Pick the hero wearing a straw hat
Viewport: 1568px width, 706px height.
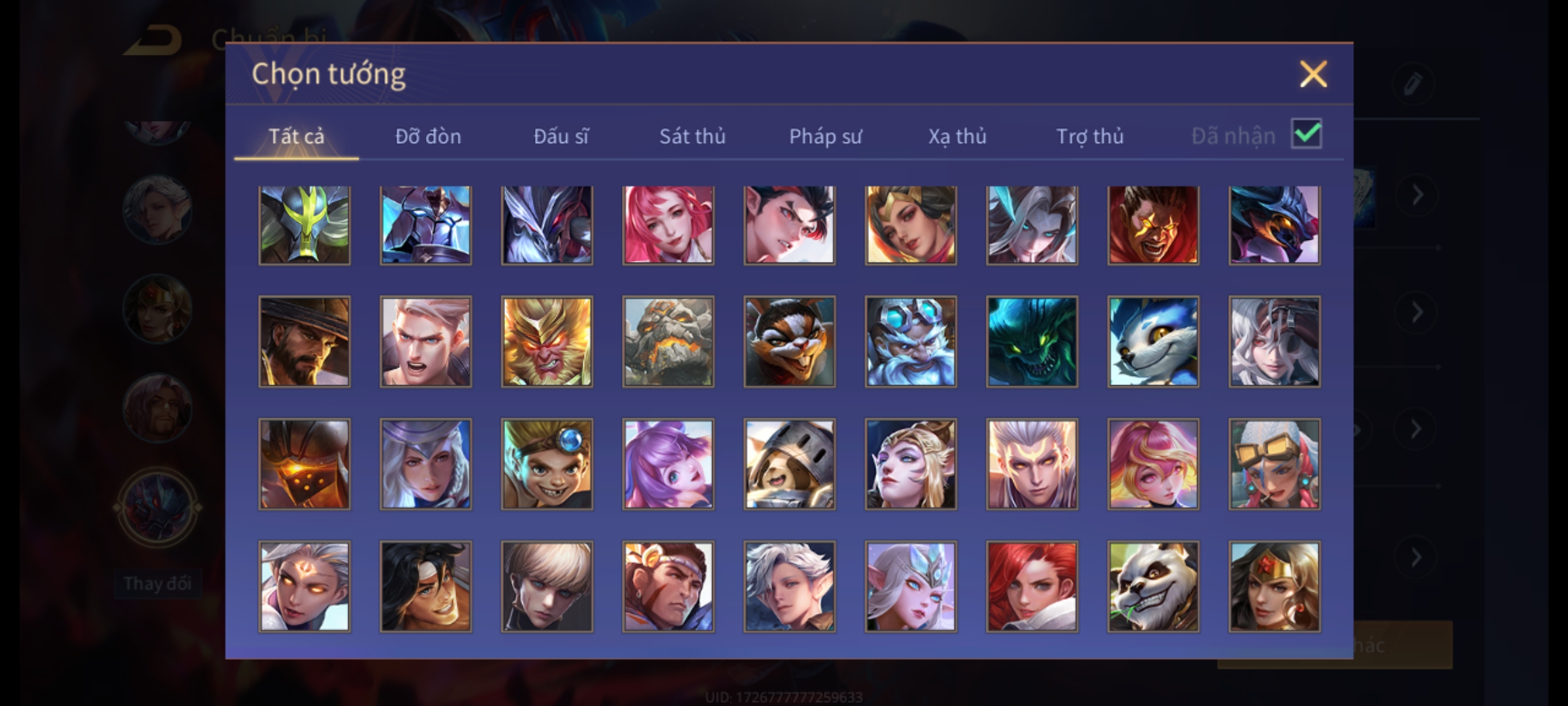304,342
